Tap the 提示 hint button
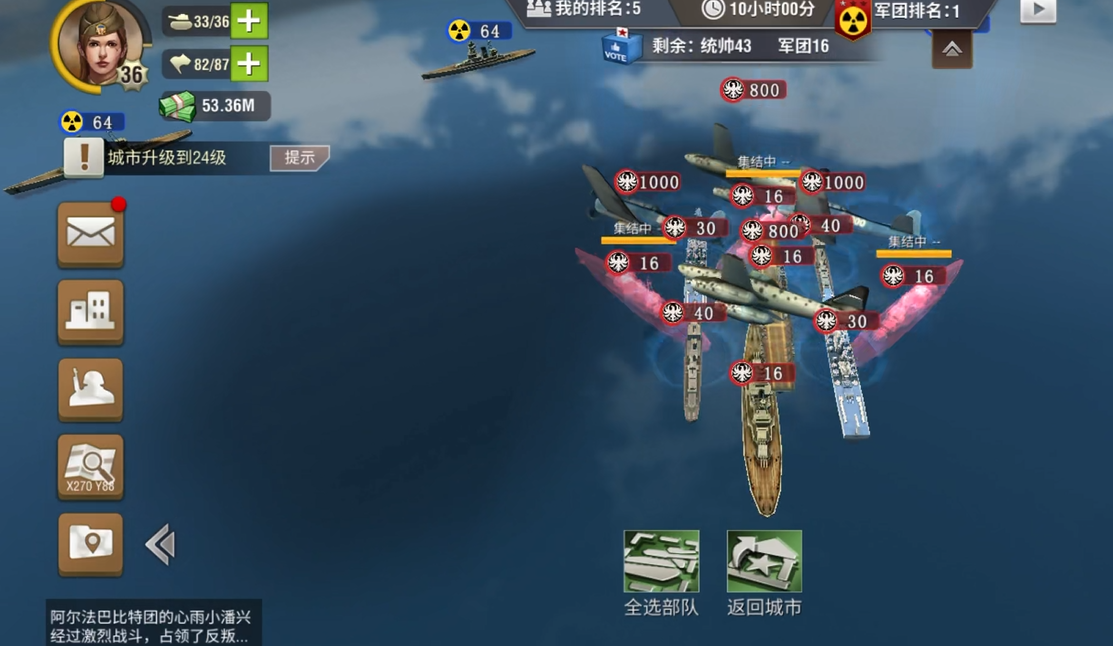The image size is (1113, 646). coord(299,157)
